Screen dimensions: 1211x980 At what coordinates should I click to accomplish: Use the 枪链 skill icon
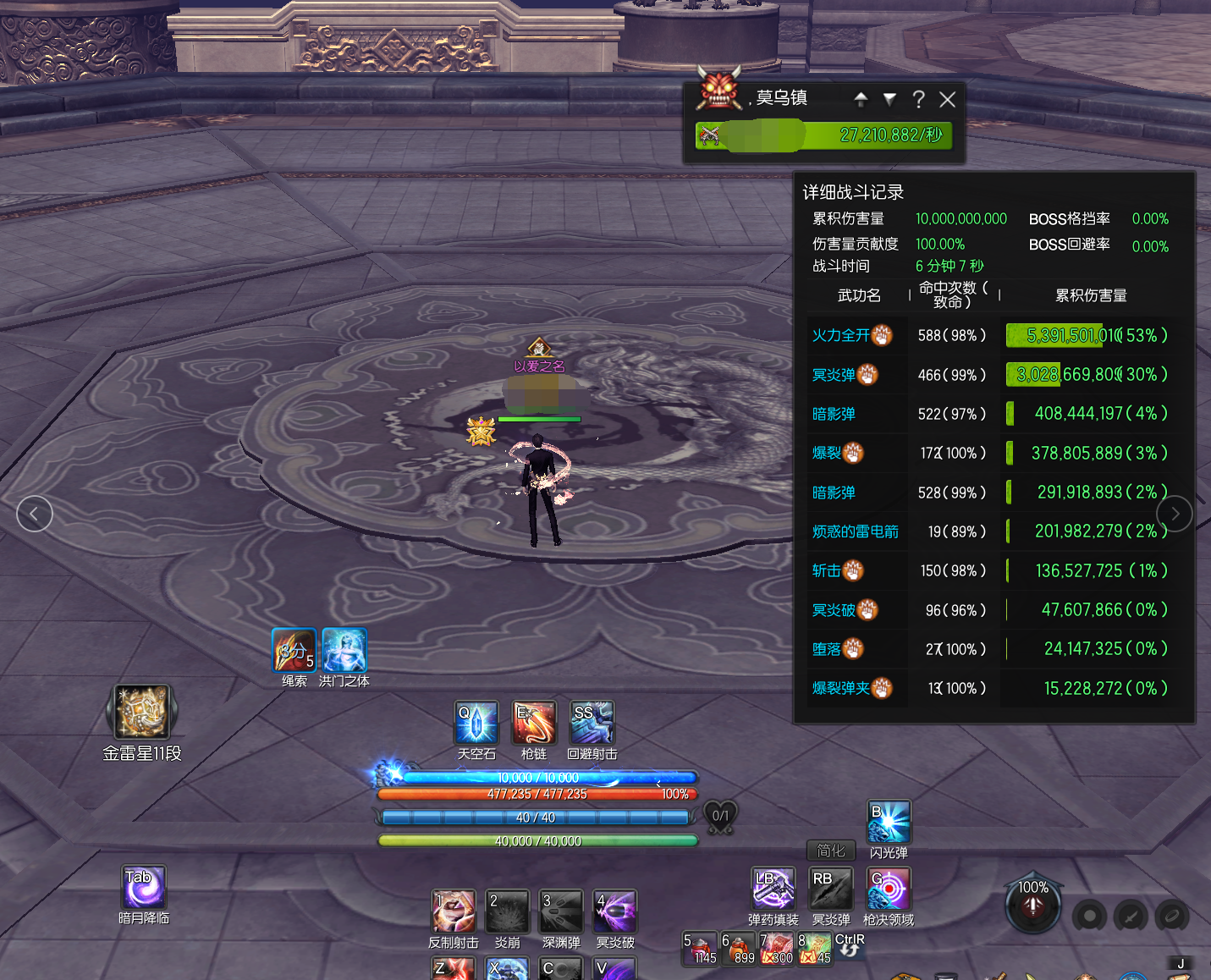click(535, 723)
